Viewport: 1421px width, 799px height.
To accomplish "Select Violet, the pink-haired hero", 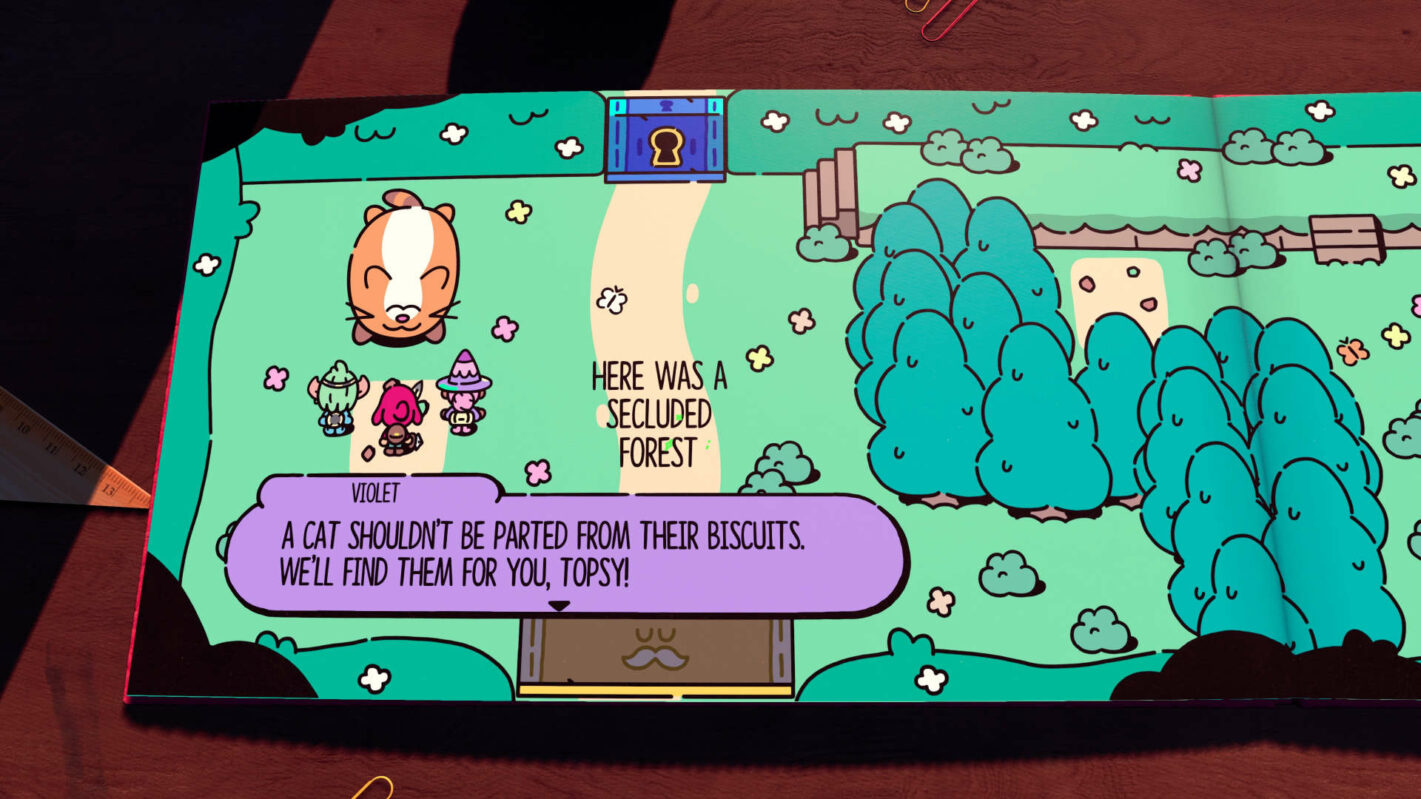I will (398, 408).
